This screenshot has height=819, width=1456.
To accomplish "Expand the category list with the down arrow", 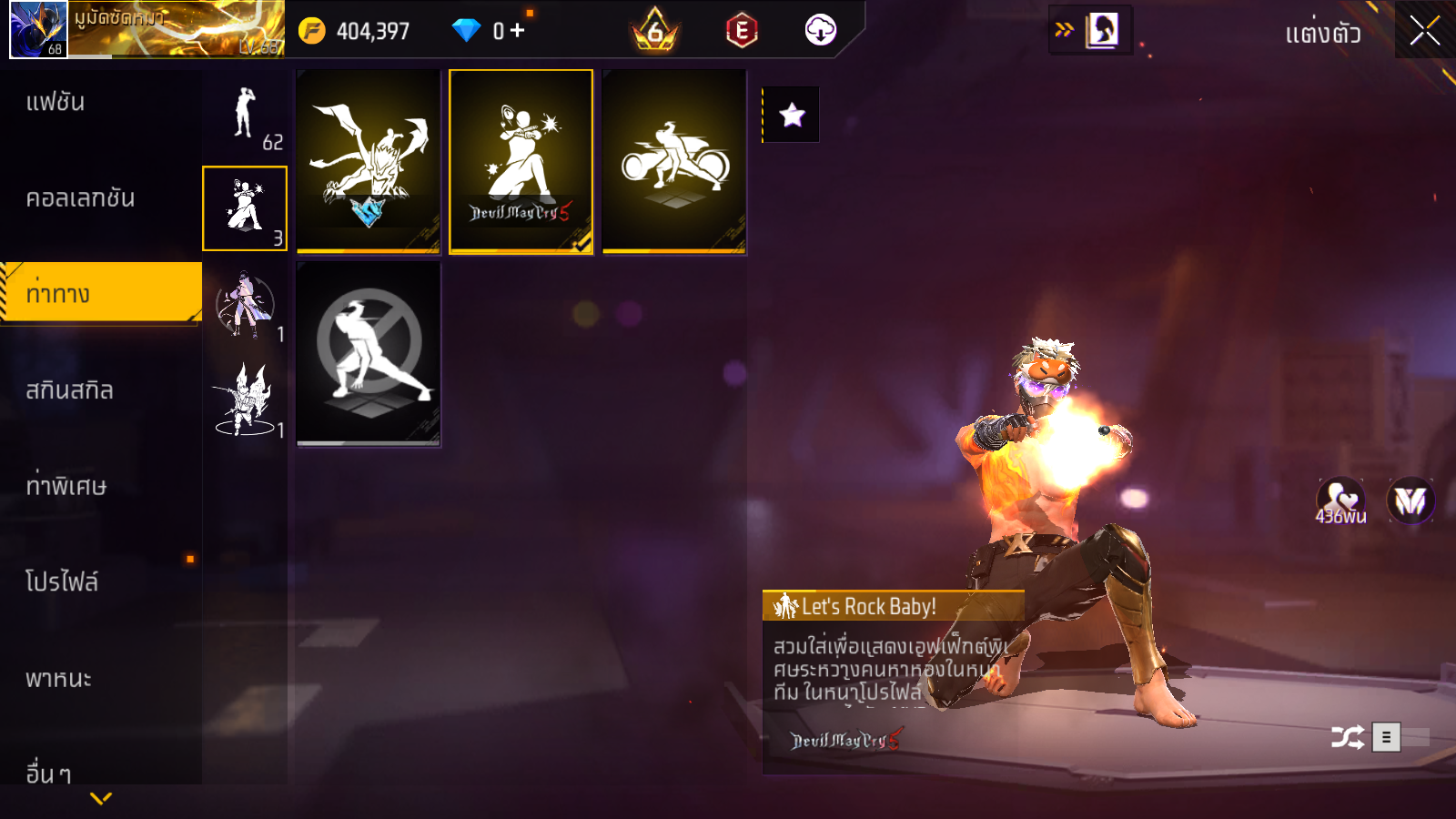I will click(x=101, y=799).
